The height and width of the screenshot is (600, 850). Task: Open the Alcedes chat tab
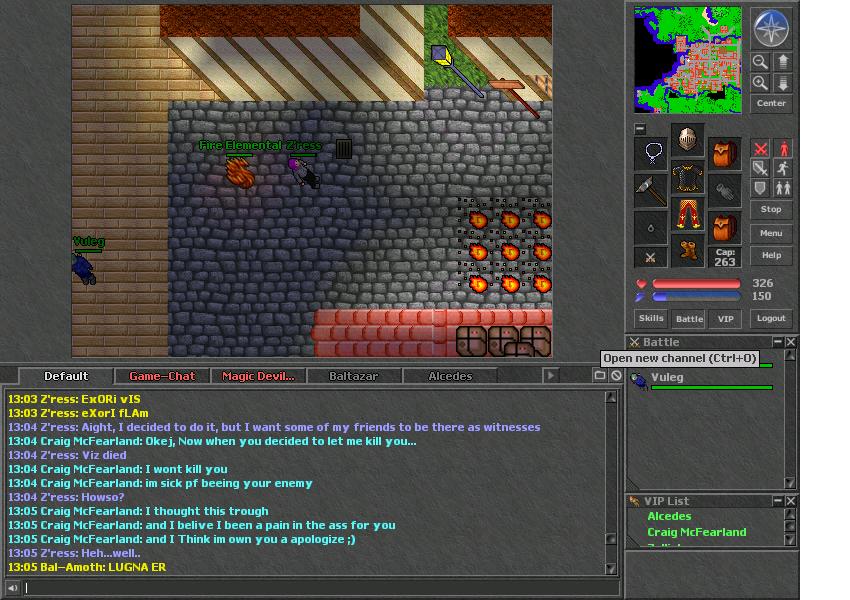coord(450,376)
